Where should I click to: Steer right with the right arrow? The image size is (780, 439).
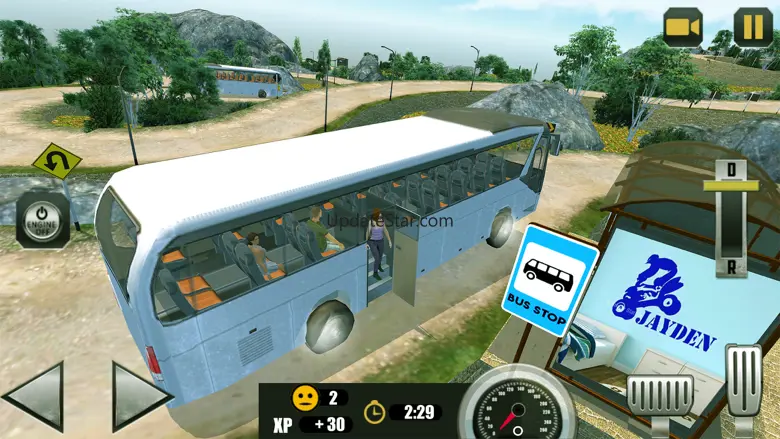(139, 396)
